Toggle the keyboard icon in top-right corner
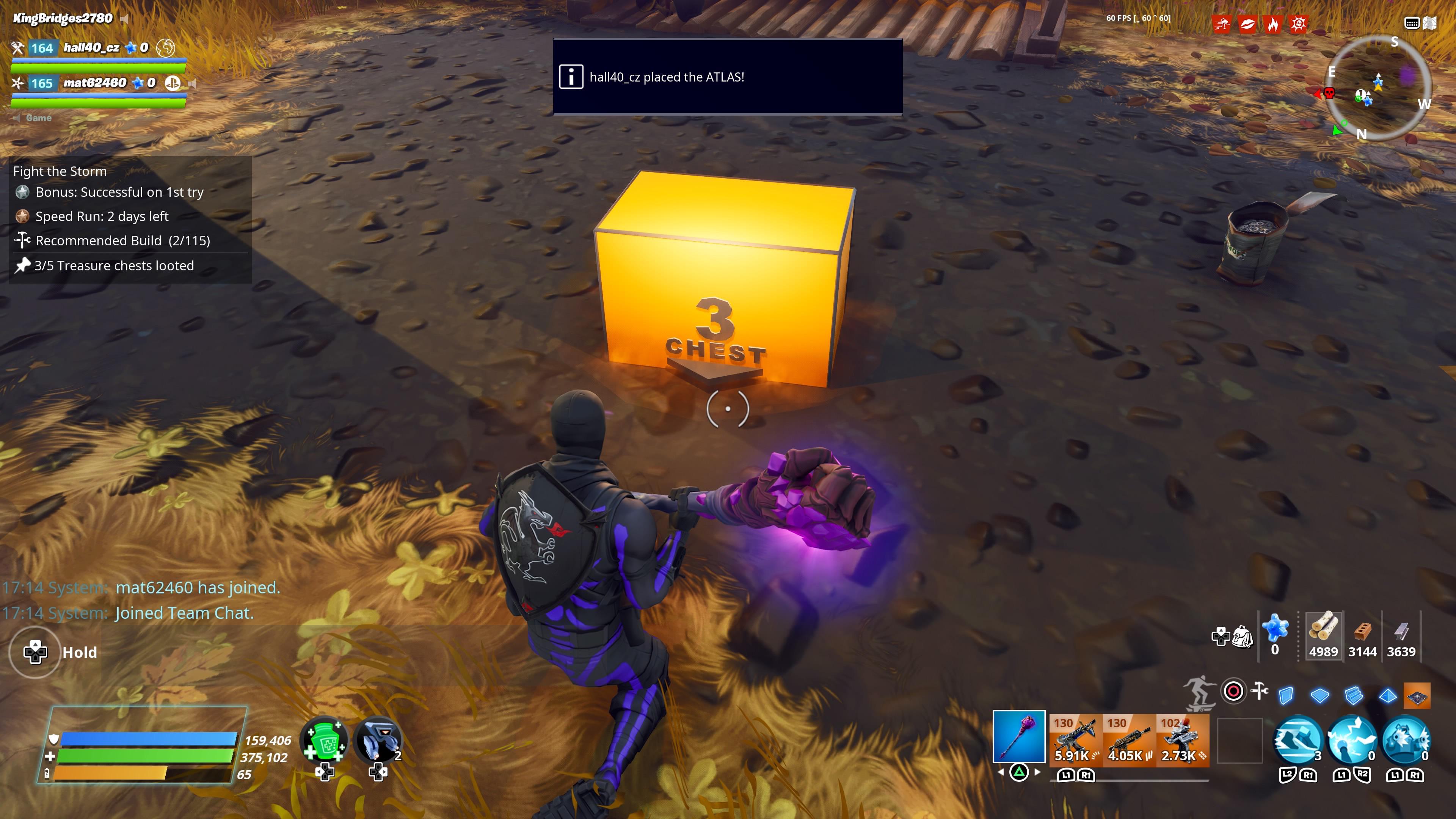 click(x=1413, y=23)
